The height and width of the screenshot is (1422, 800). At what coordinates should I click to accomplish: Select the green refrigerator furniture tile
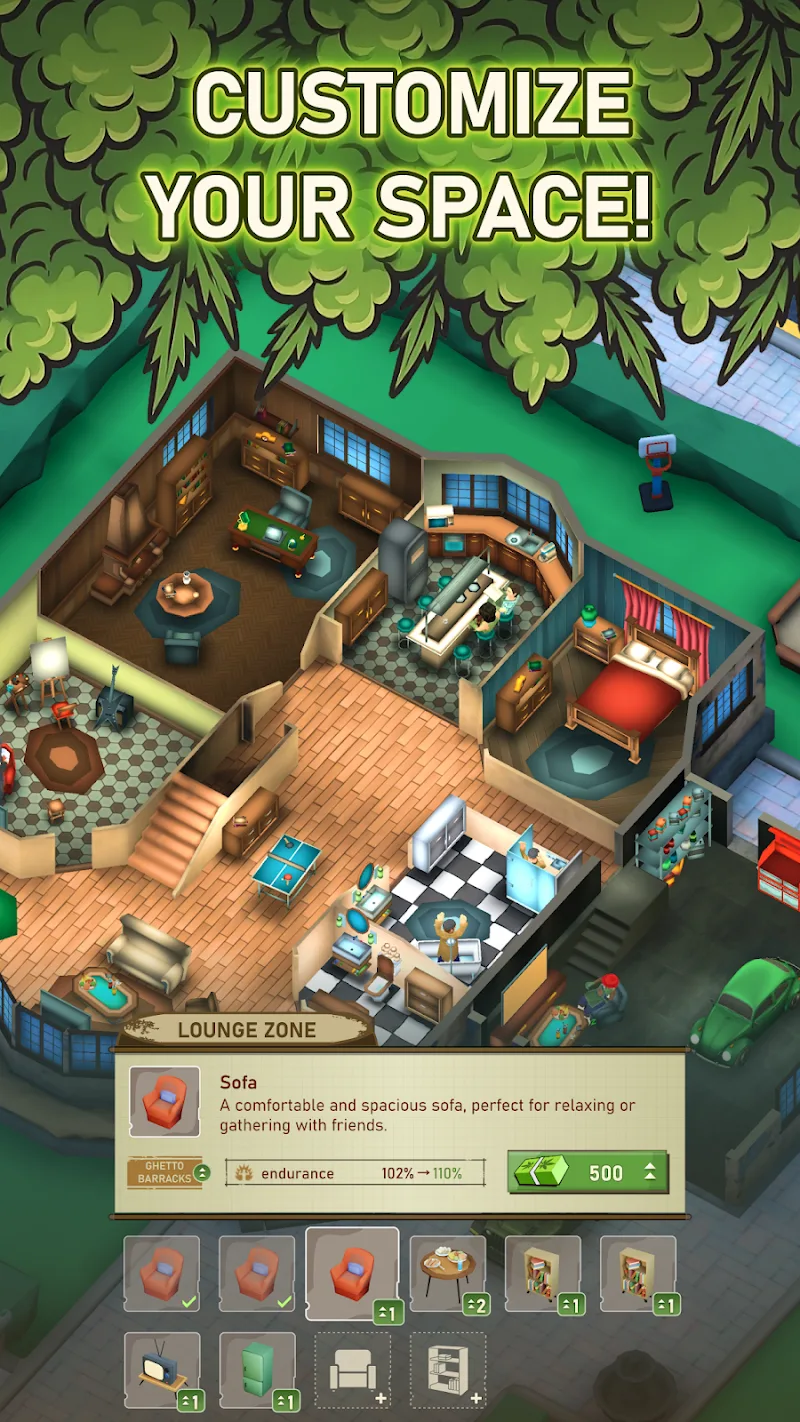point(257,1369)
